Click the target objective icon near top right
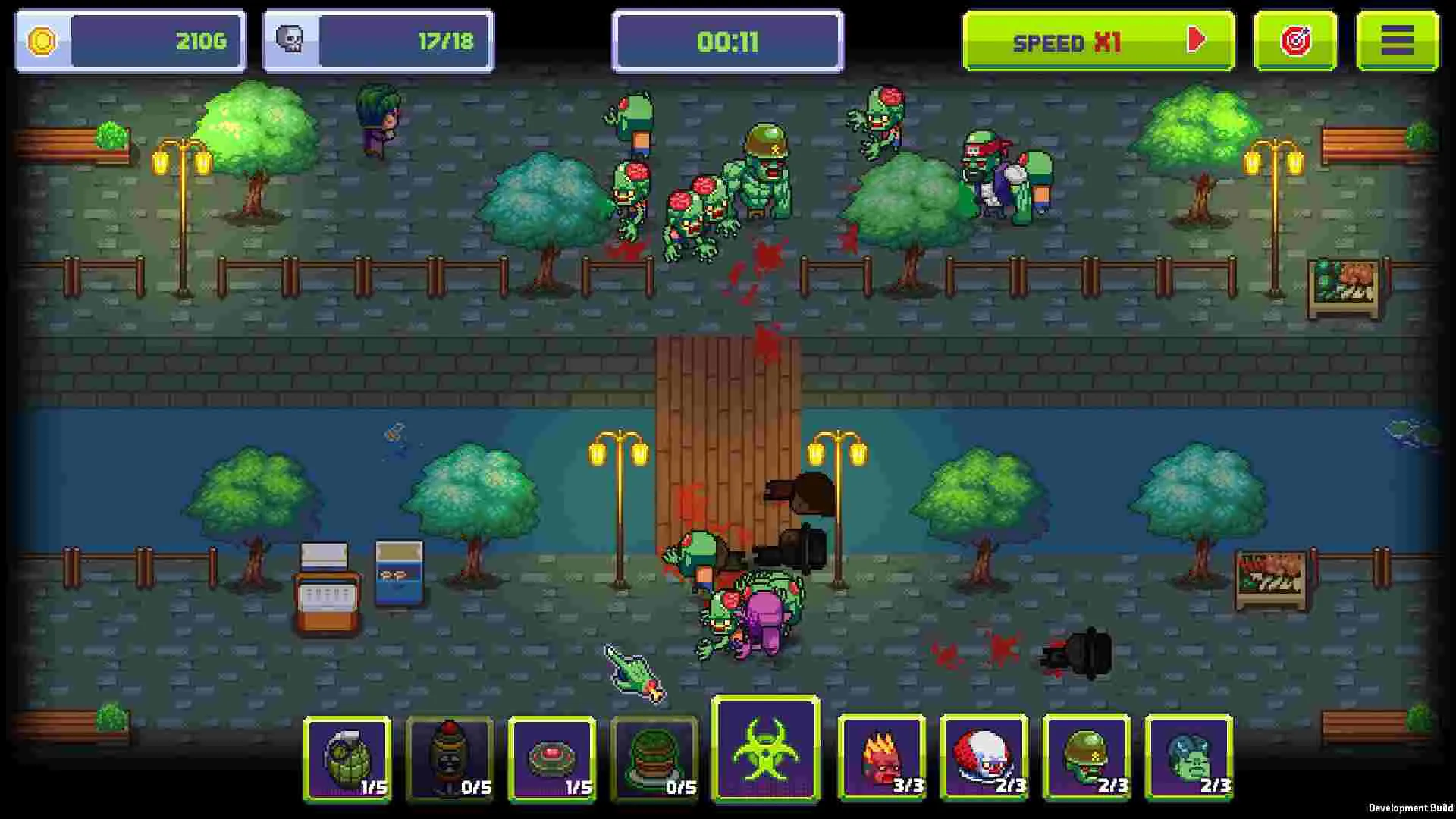This screenshot has height=819, width=1456. coord(1295,41)
